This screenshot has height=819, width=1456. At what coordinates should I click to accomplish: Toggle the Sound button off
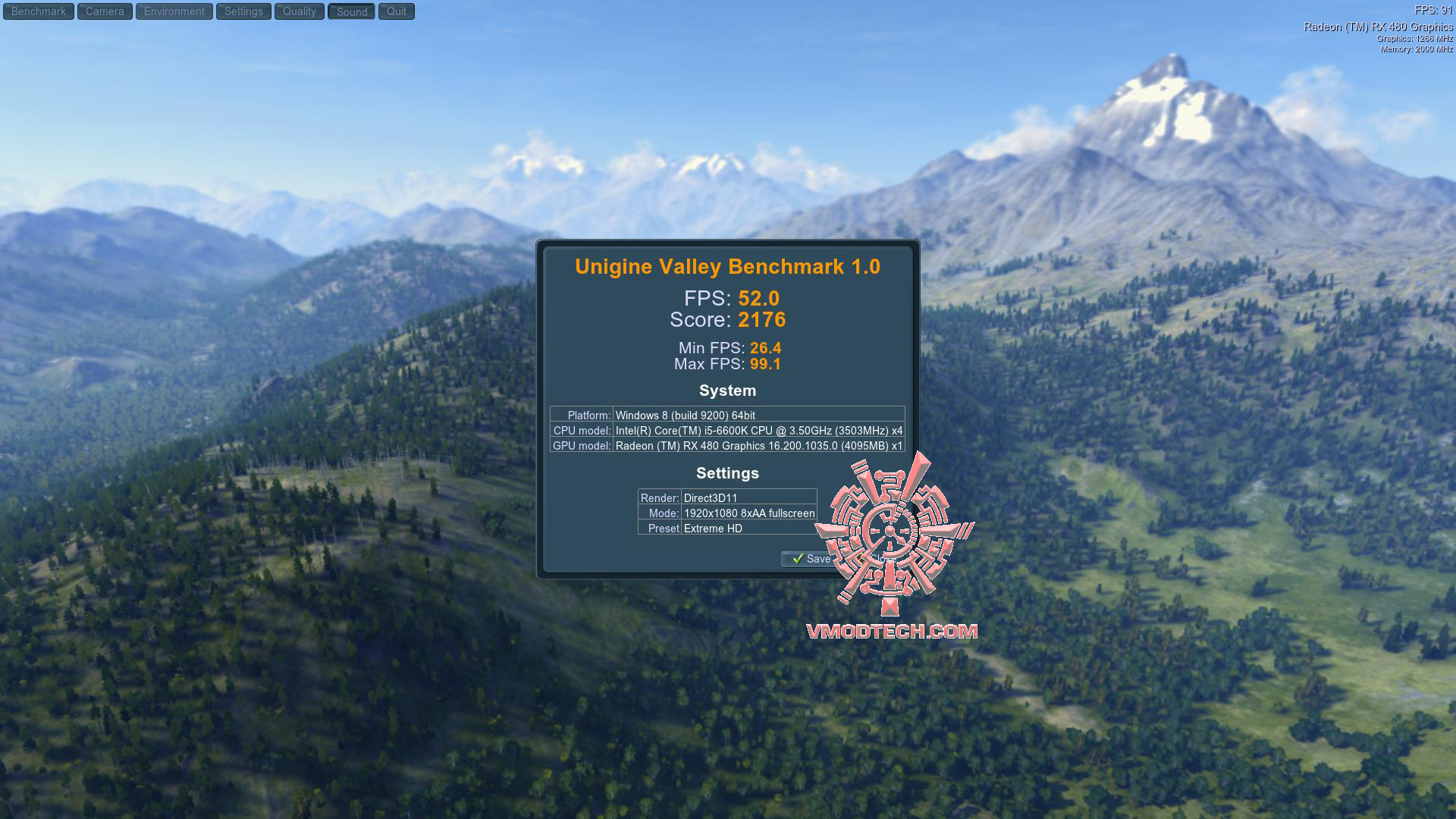click(x=350, y=11)
